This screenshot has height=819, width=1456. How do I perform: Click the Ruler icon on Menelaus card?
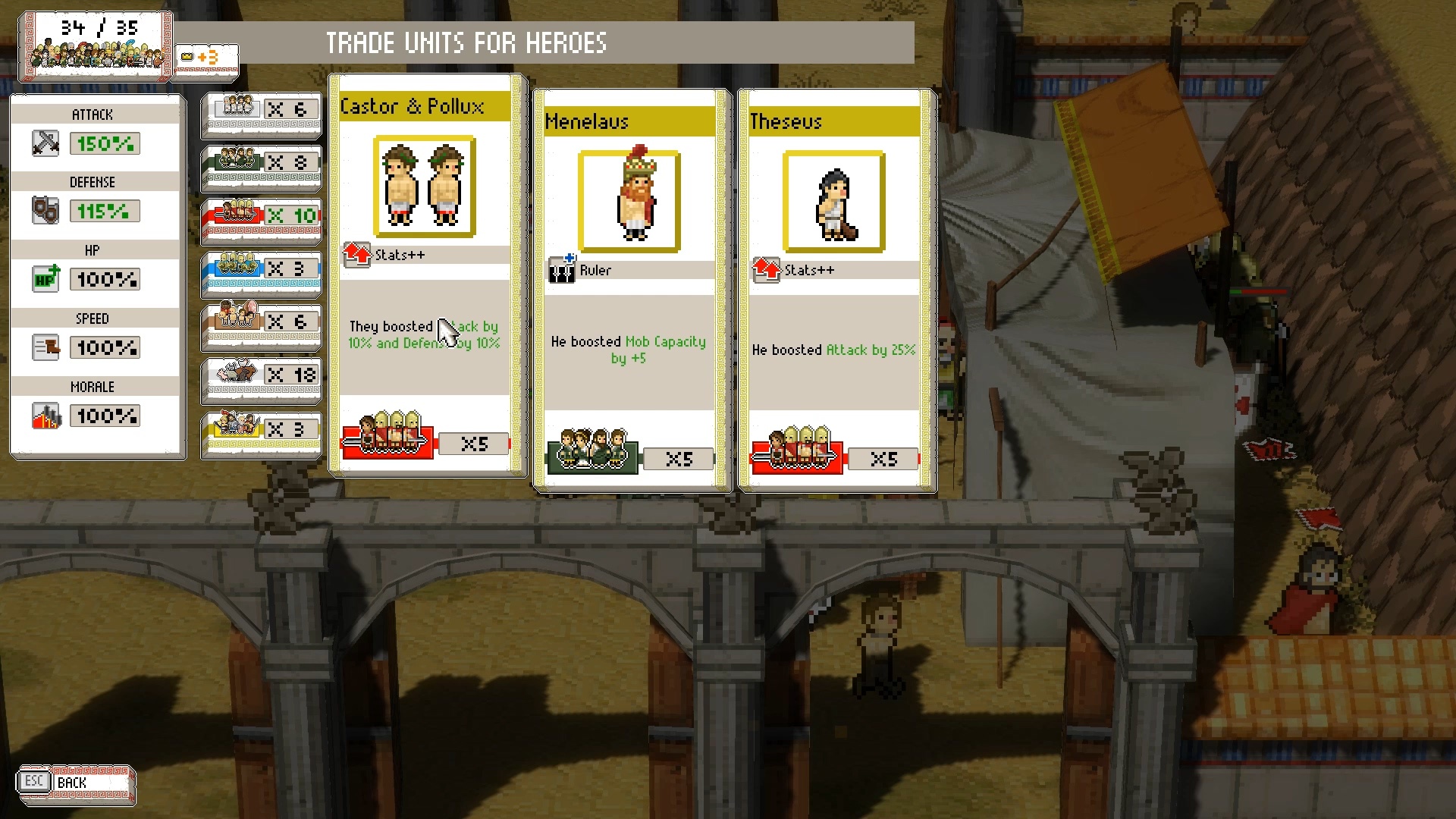pyautogui.click(x=560, y=269)
